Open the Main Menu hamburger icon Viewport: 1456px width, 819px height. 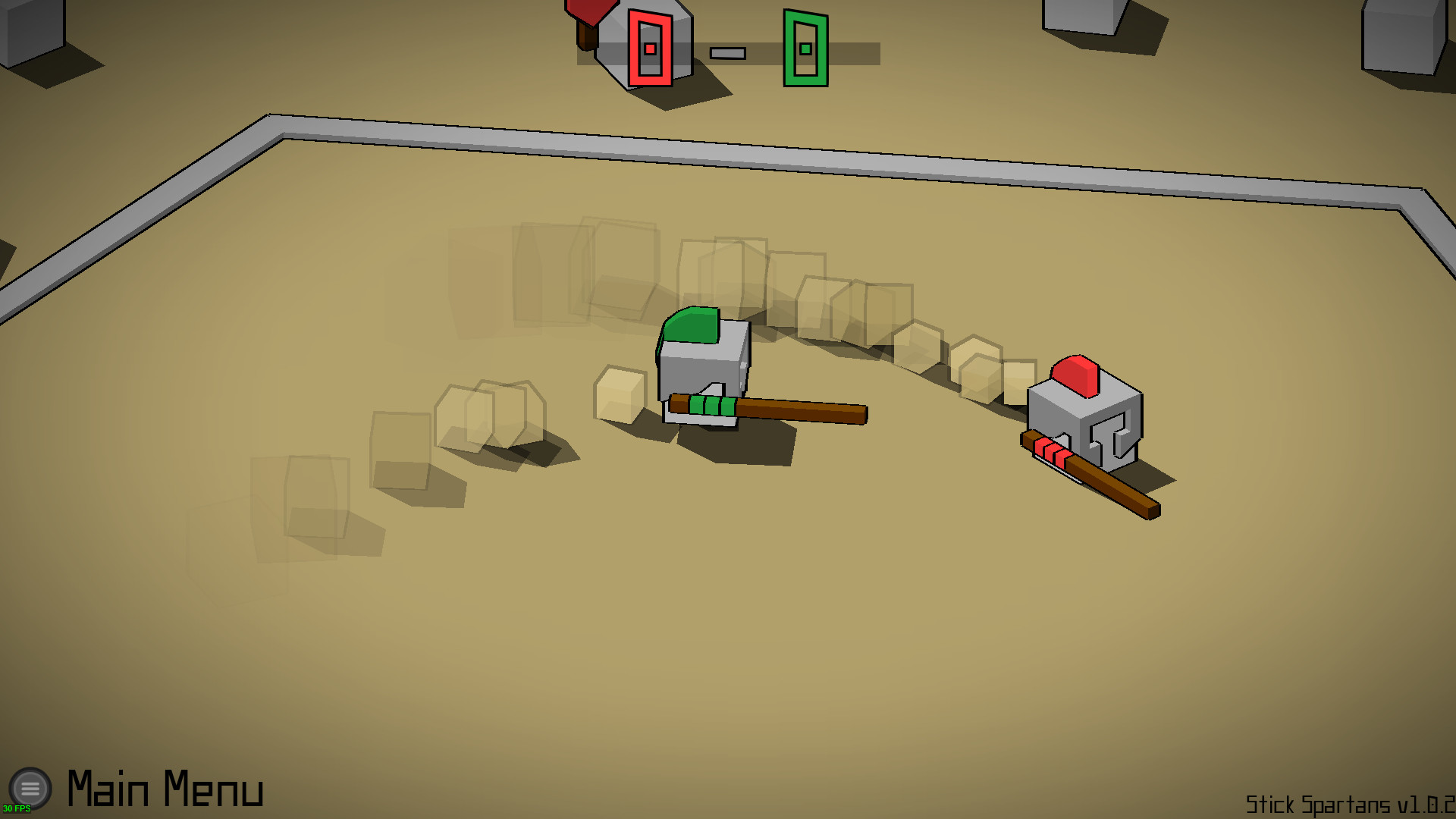32,787
